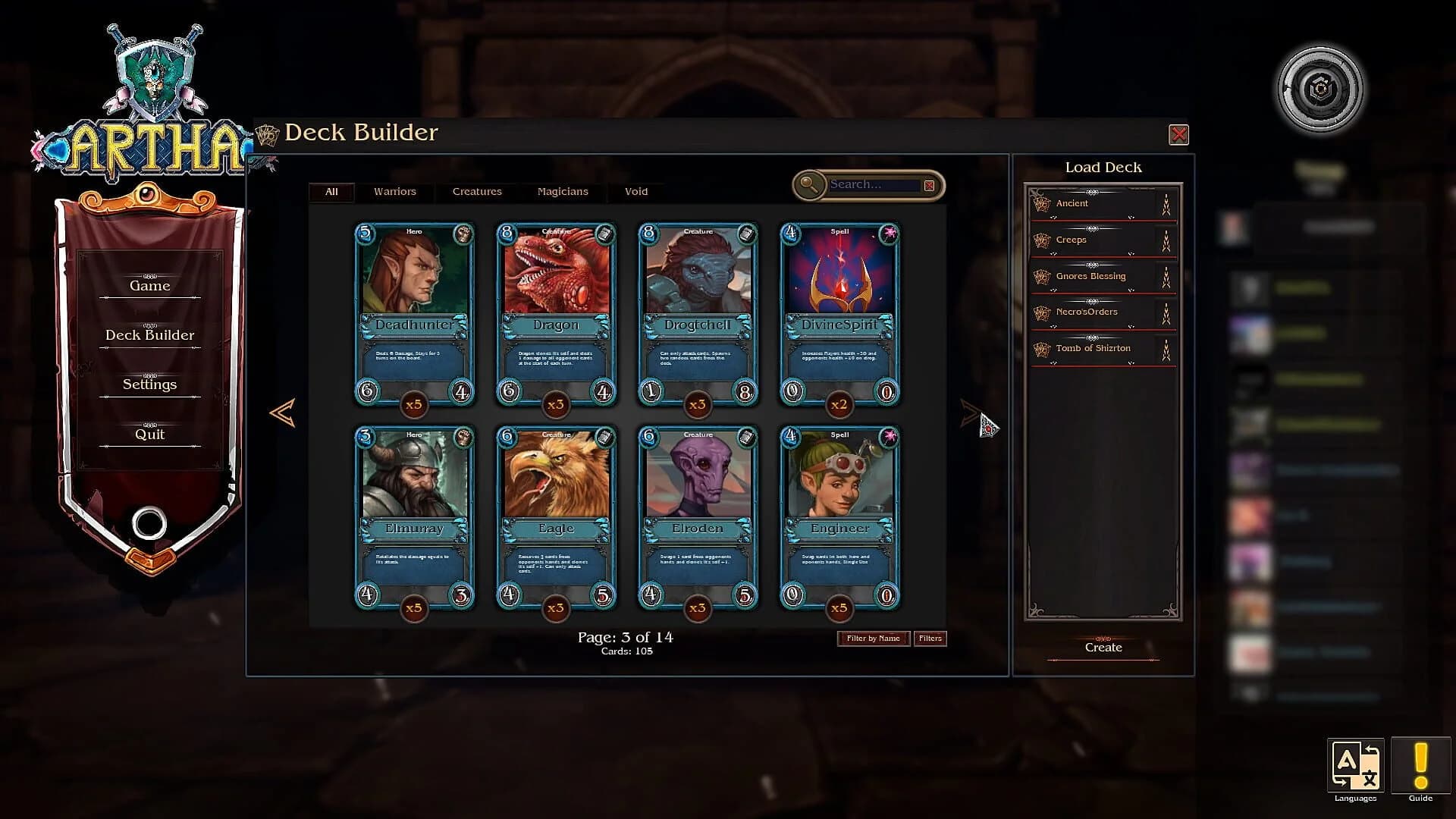The image size is (1456, 819).
Task: Open the Void card category
Action: [x=636, y=191]
